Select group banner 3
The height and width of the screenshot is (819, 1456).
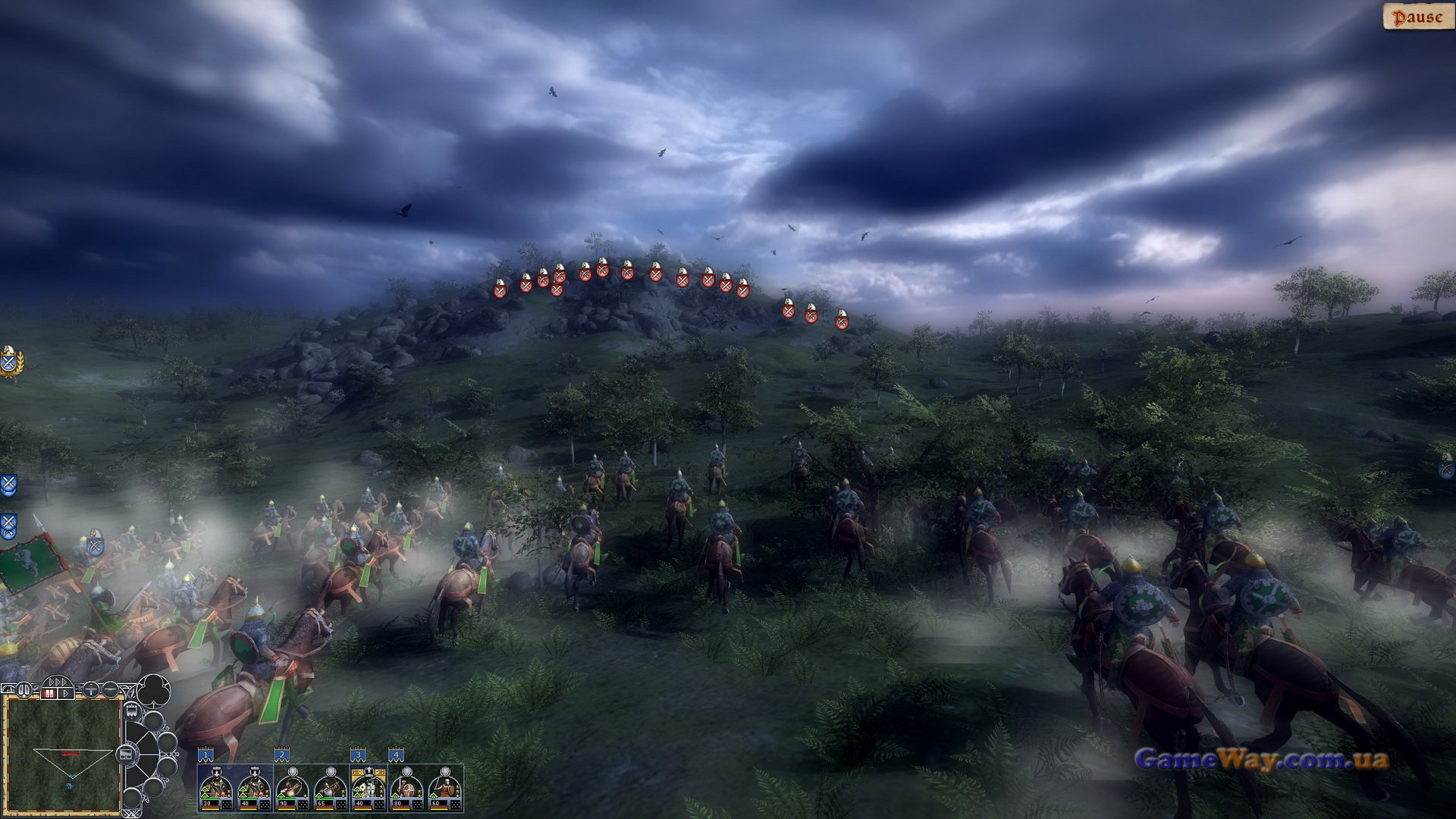tap(358, 755)
